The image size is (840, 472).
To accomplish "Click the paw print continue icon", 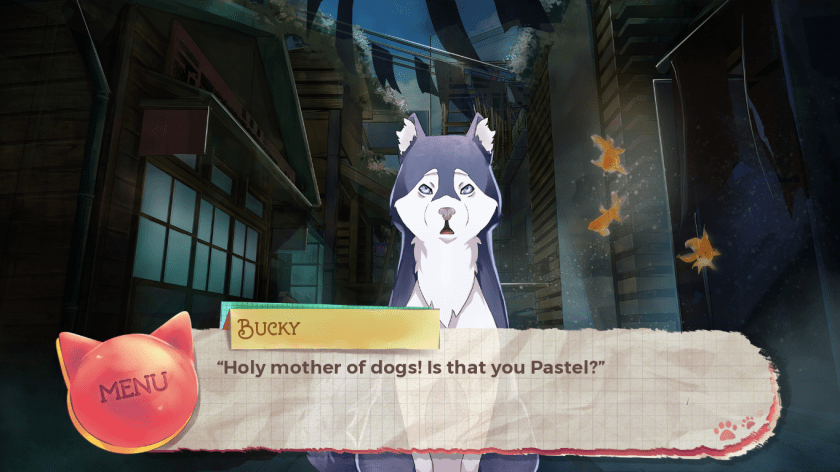I will pyautogui.click(x=733, y=428).
